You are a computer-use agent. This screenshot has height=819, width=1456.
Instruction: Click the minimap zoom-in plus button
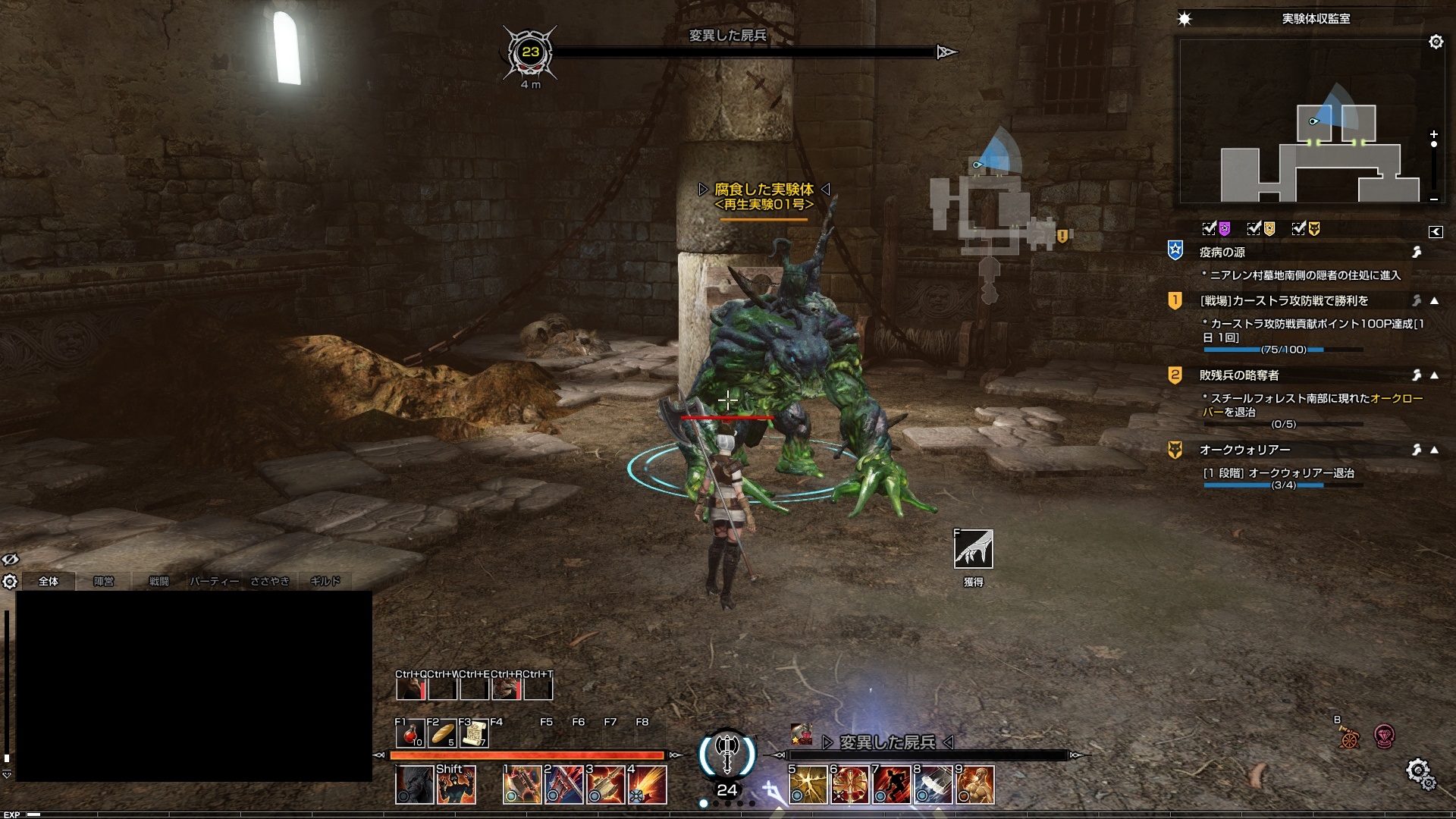pyautogui.click(x=1433, y=133)
